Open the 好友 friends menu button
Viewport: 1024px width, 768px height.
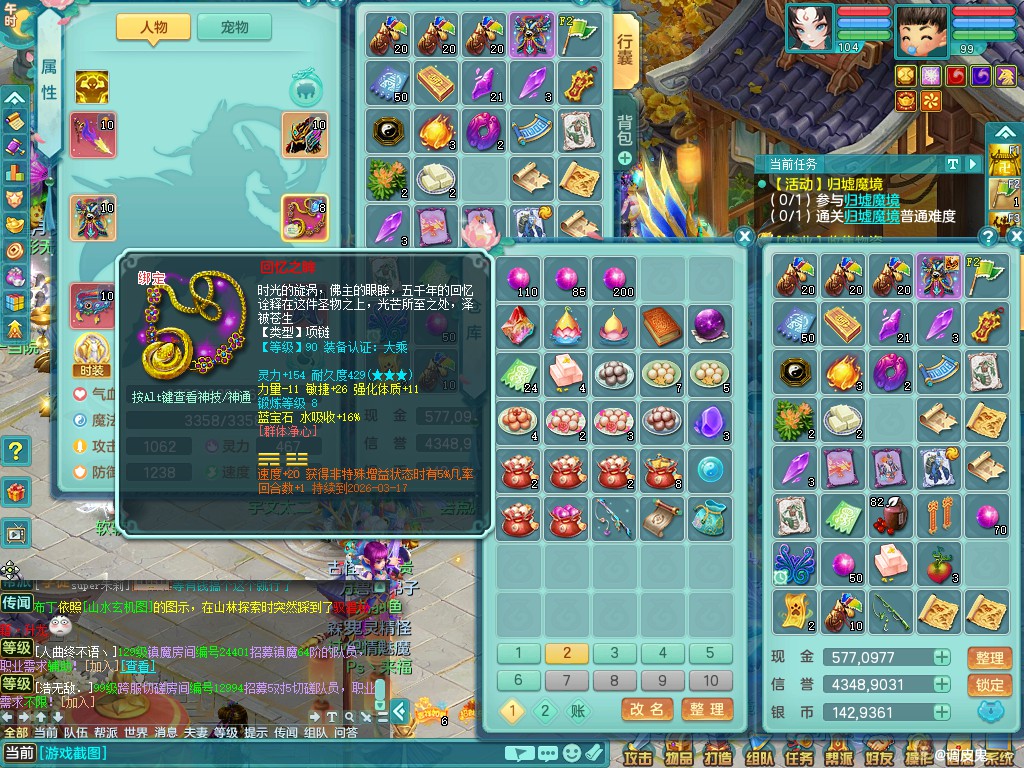pos(879,756)
